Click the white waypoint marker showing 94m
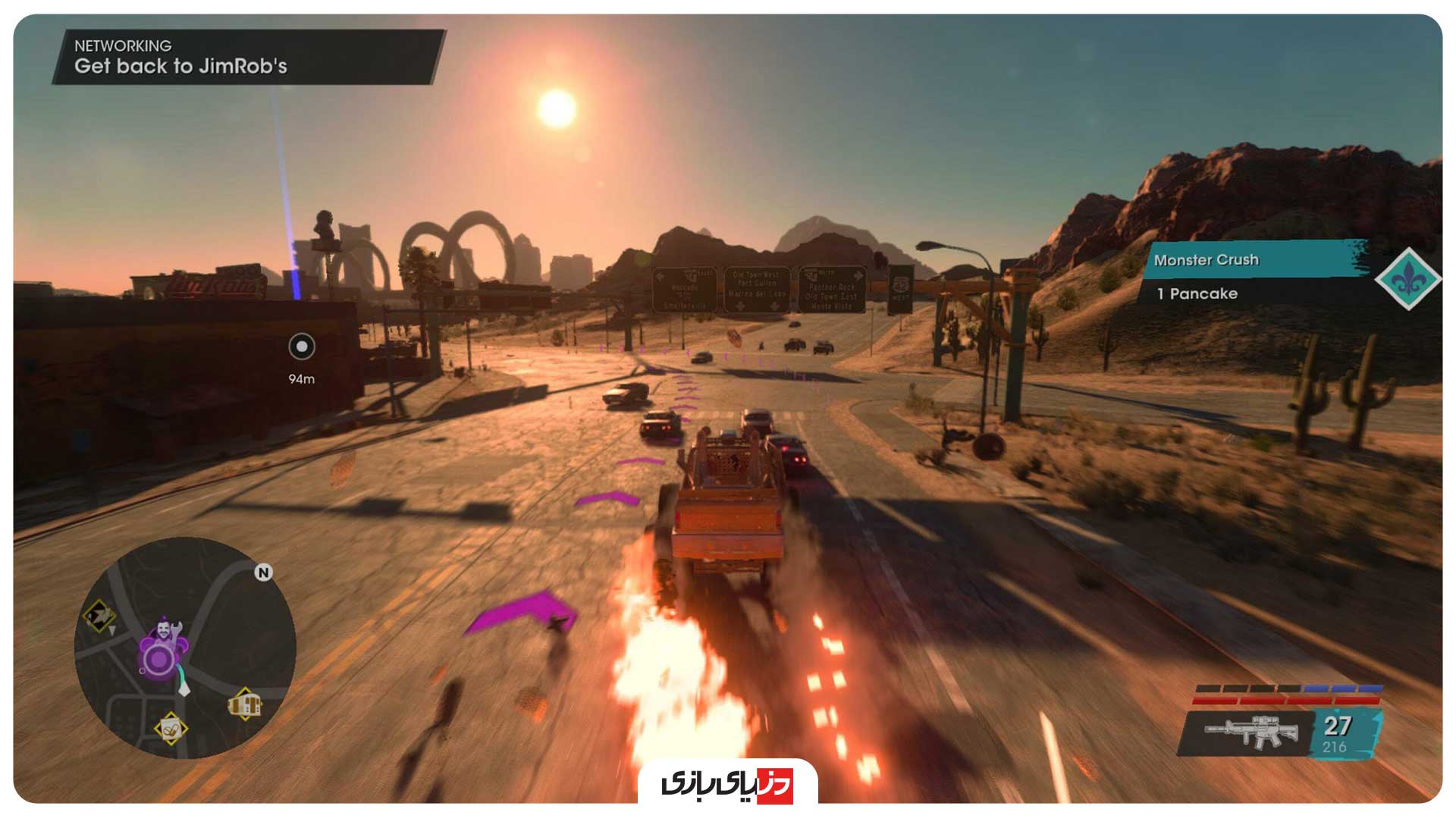Image resolution: width=1456 pixels, height=819 pixels. [302, 347]
